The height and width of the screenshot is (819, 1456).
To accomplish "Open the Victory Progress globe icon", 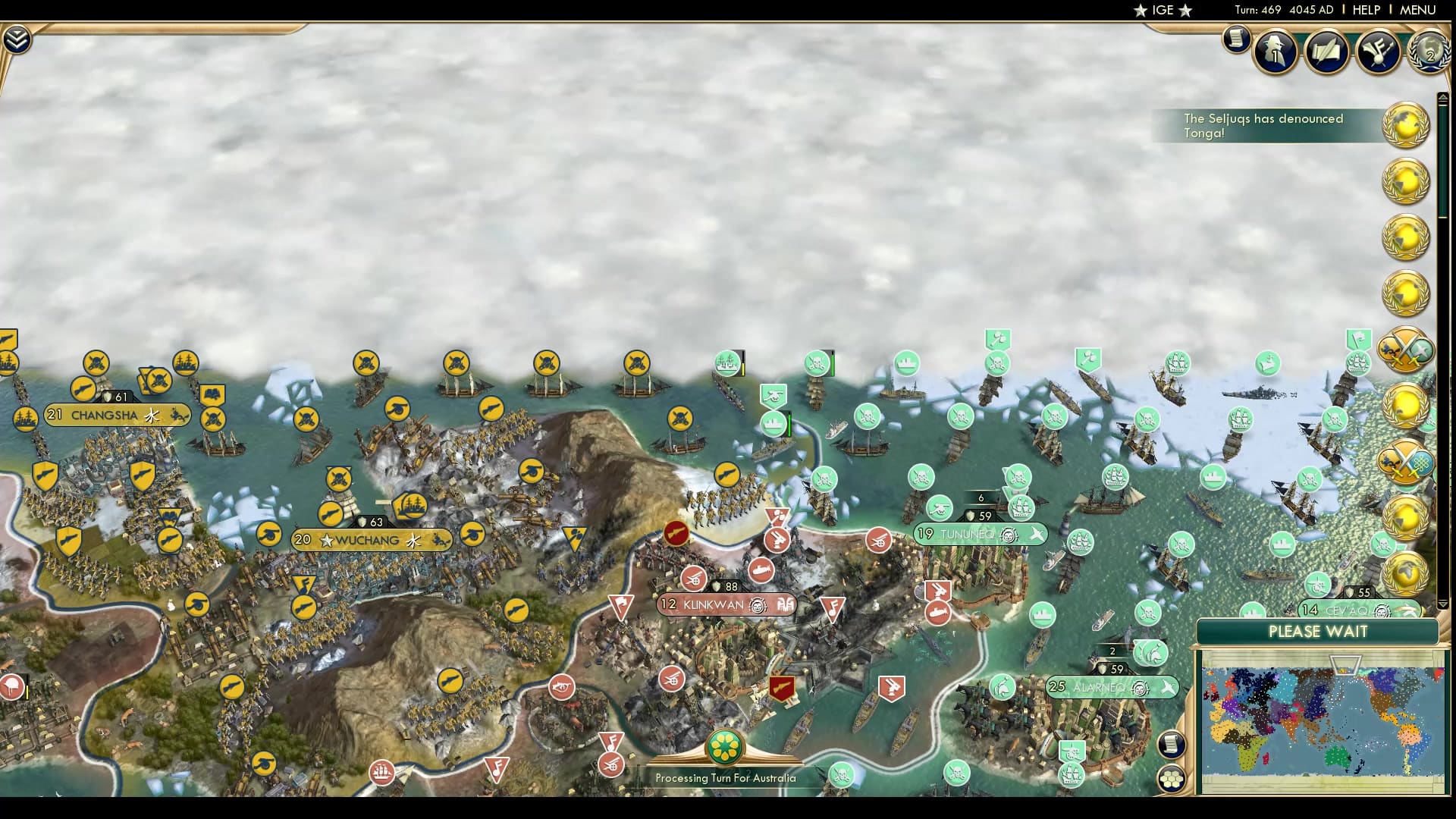I will [x=1429, y=53].
